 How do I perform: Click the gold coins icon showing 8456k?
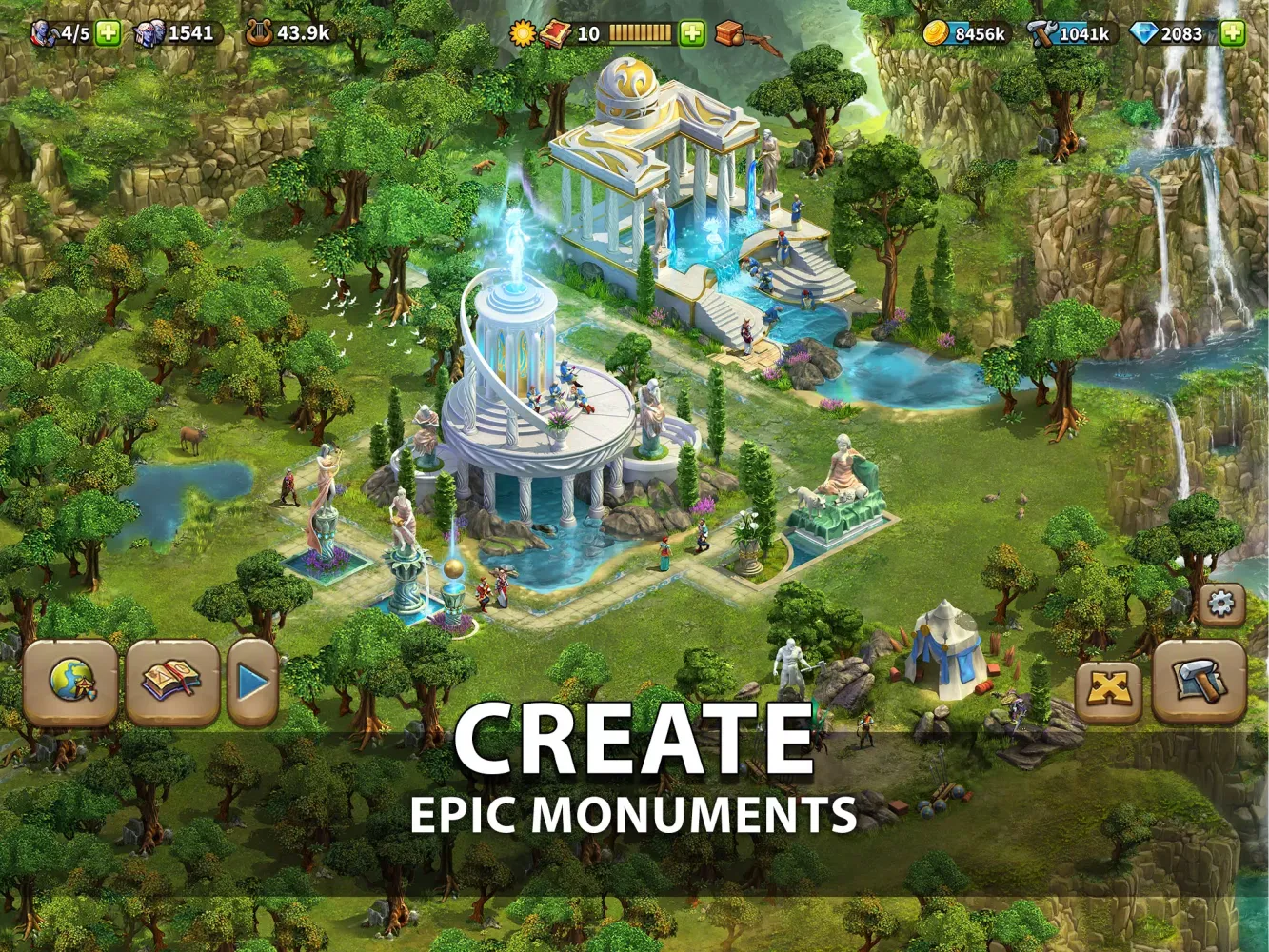pyautogui.click(x=938, y=30)
